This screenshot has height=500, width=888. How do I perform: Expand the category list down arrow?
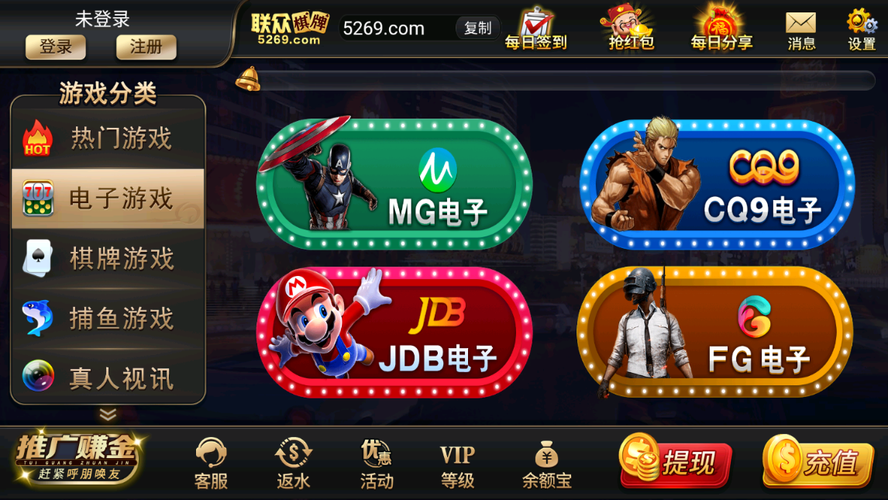(108, 414)
